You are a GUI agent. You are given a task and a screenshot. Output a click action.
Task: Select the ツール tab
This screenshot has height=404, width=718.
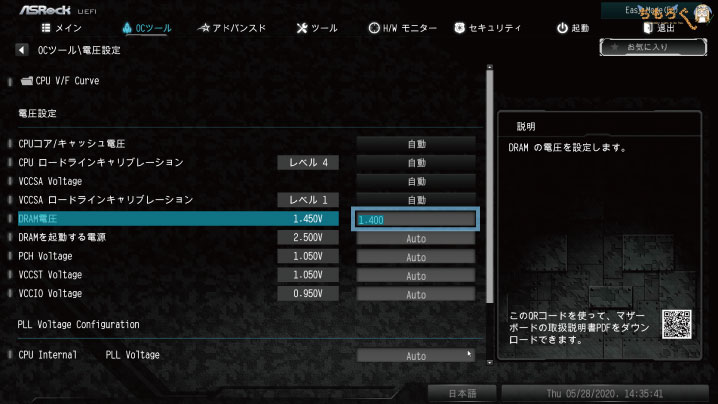click(318, 28)
